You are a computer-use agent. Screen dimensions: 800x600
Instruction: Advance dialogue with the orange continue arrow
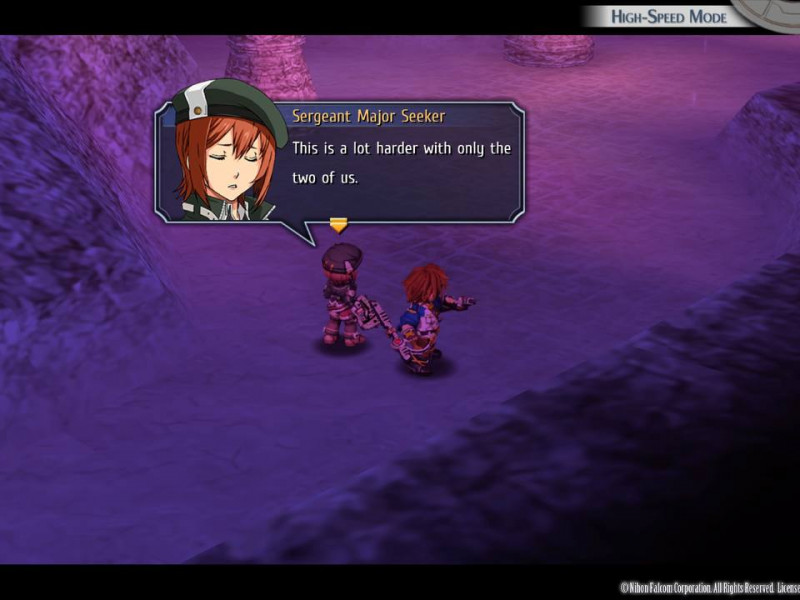338,225
